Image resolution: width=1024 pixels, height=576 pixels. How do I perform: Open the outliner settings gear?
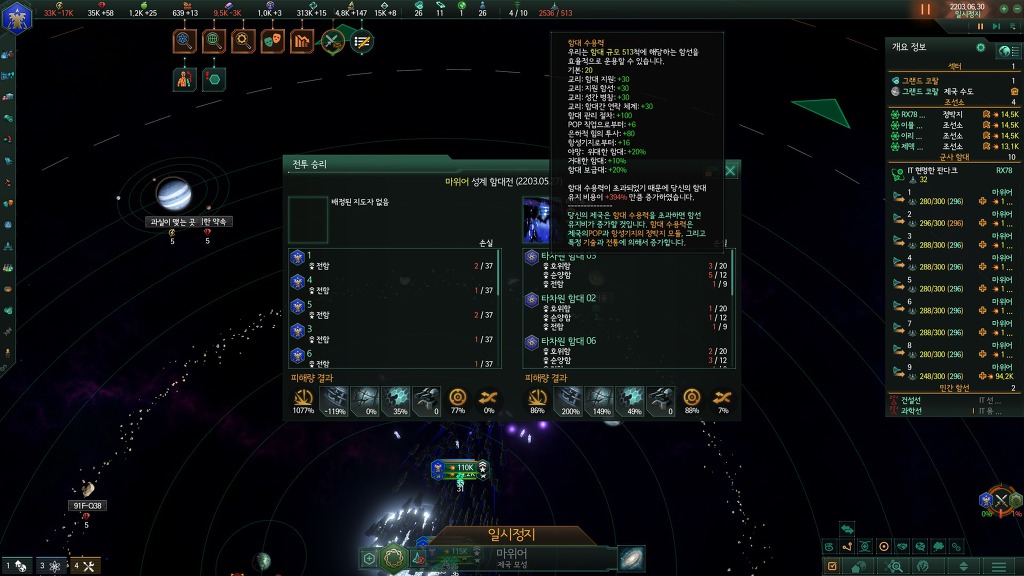[x=981, y=47]
